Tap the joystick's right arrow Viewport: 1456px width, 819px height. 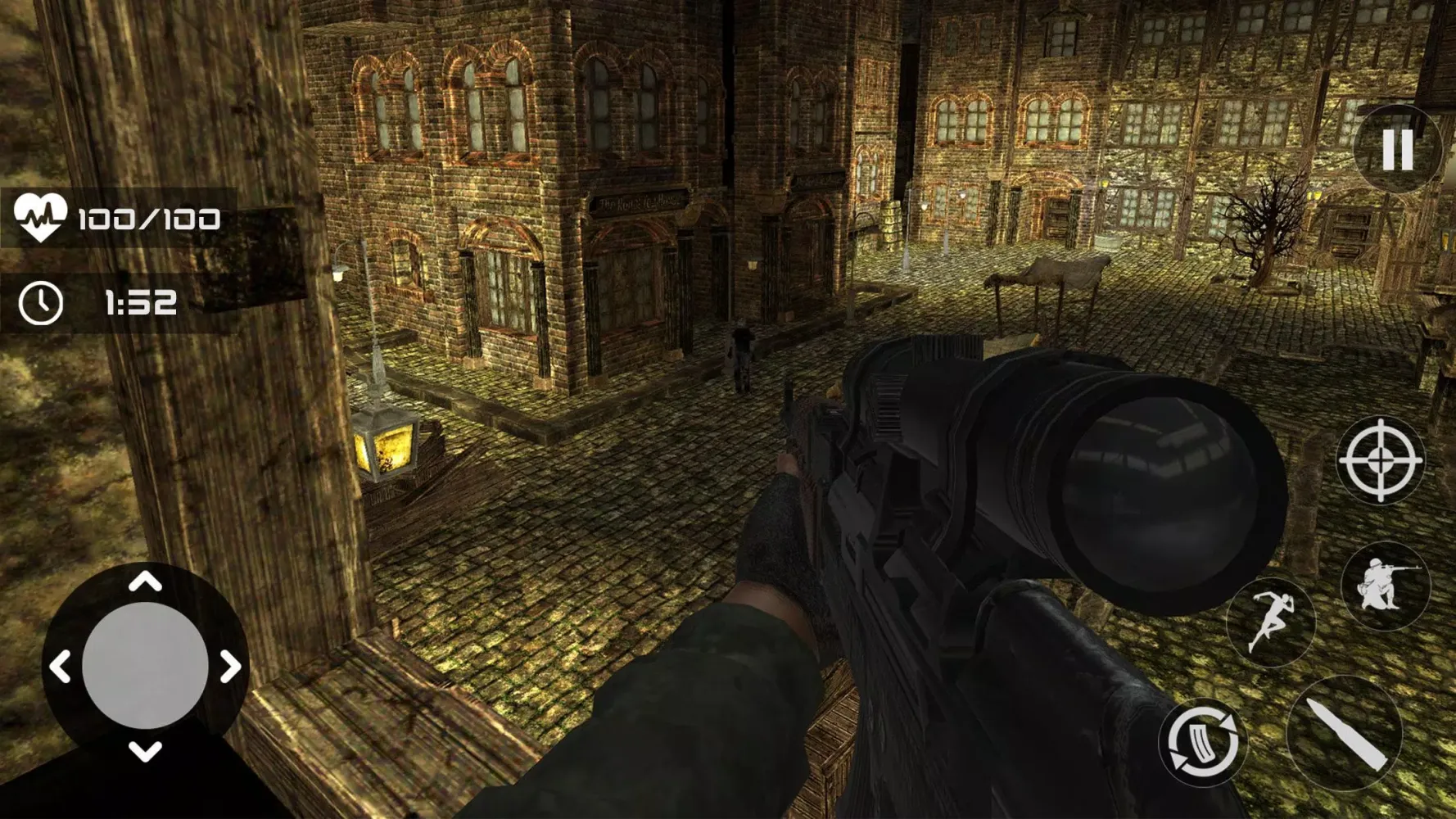click(232, 667)
